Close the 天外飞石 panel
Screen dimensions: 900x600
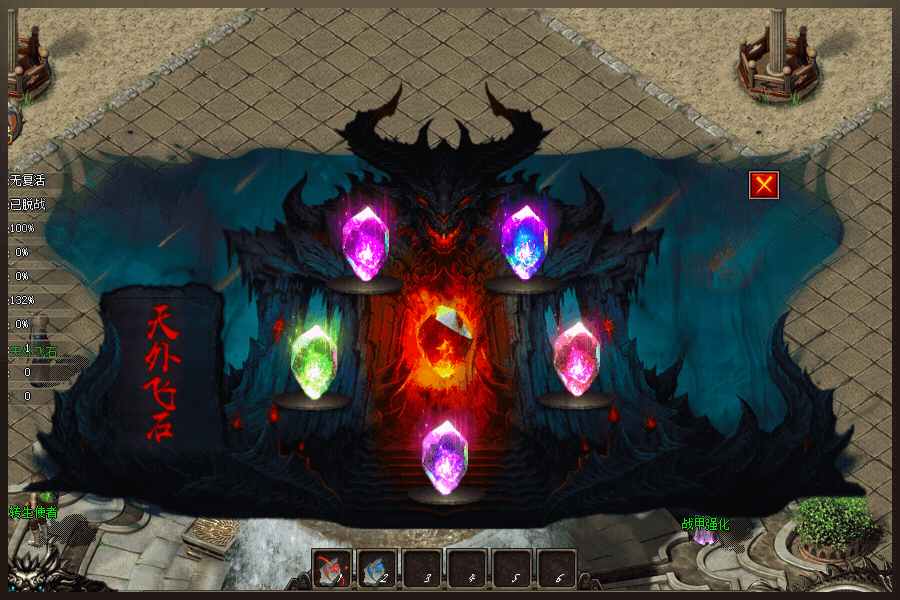pos(764,185)
